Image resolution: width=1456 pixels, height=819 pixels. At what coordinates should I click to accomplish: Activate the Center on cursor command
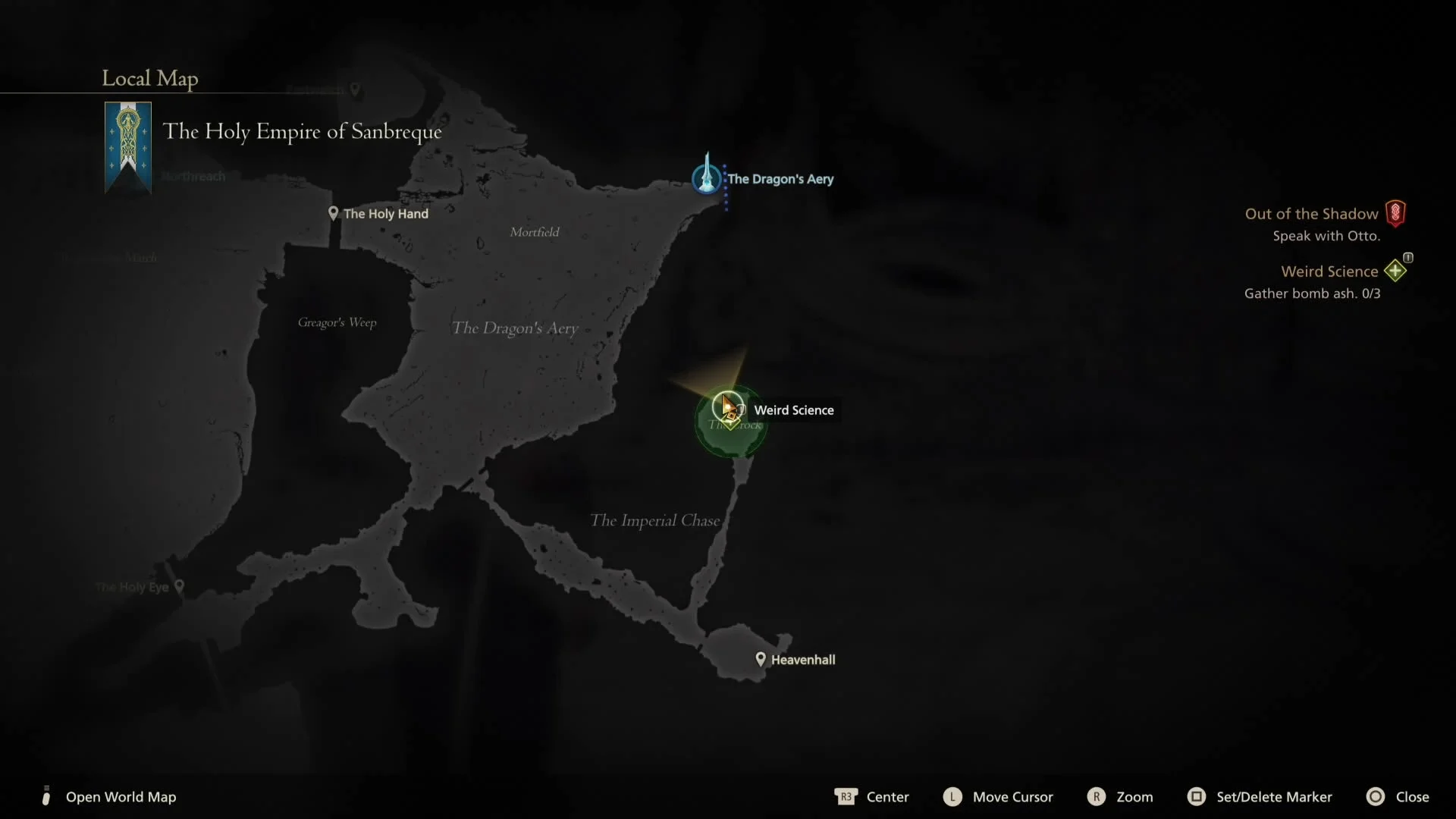point(872,796)
